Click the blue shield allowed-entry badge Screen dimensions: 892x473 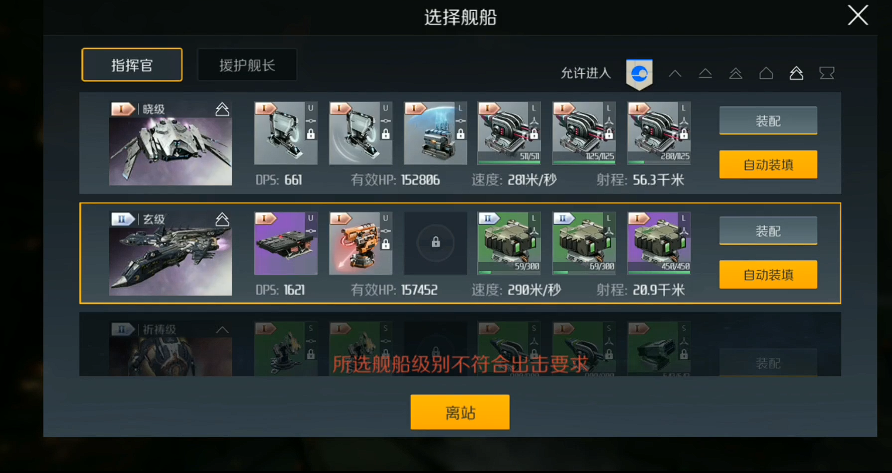click(639, 73)
